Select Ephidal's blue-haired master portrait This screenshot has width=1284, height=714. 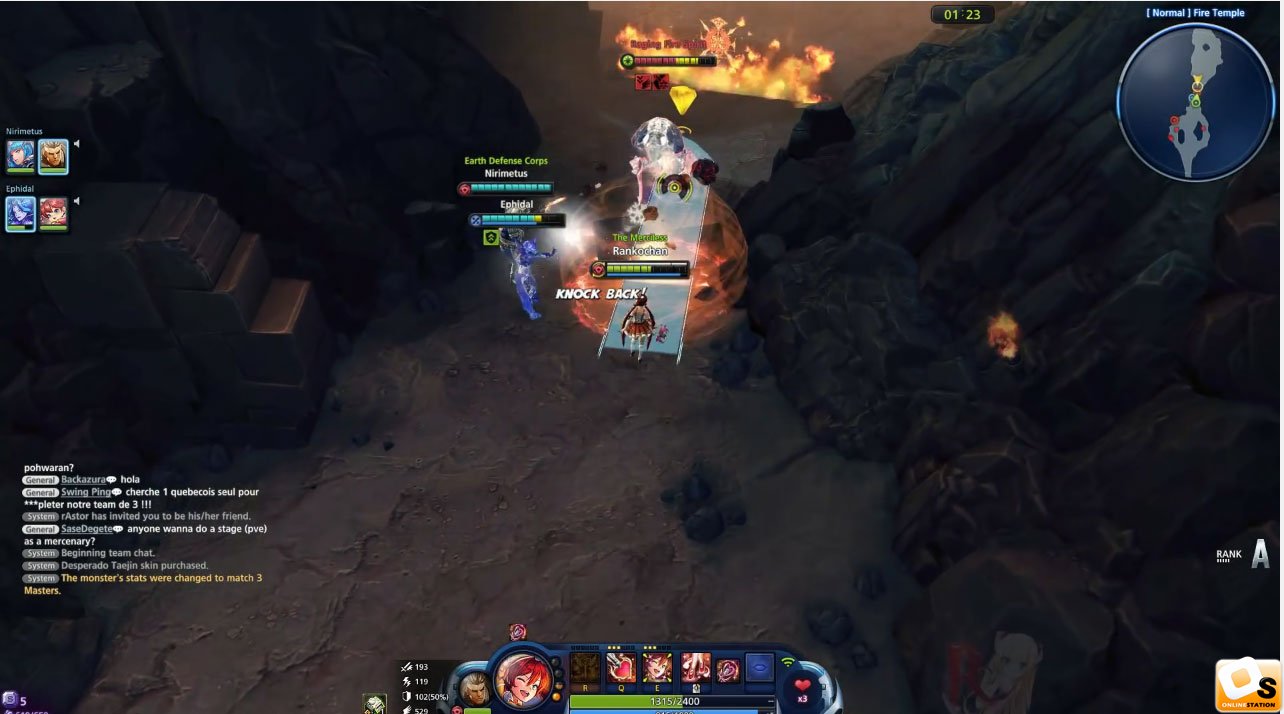coord(21,213)
